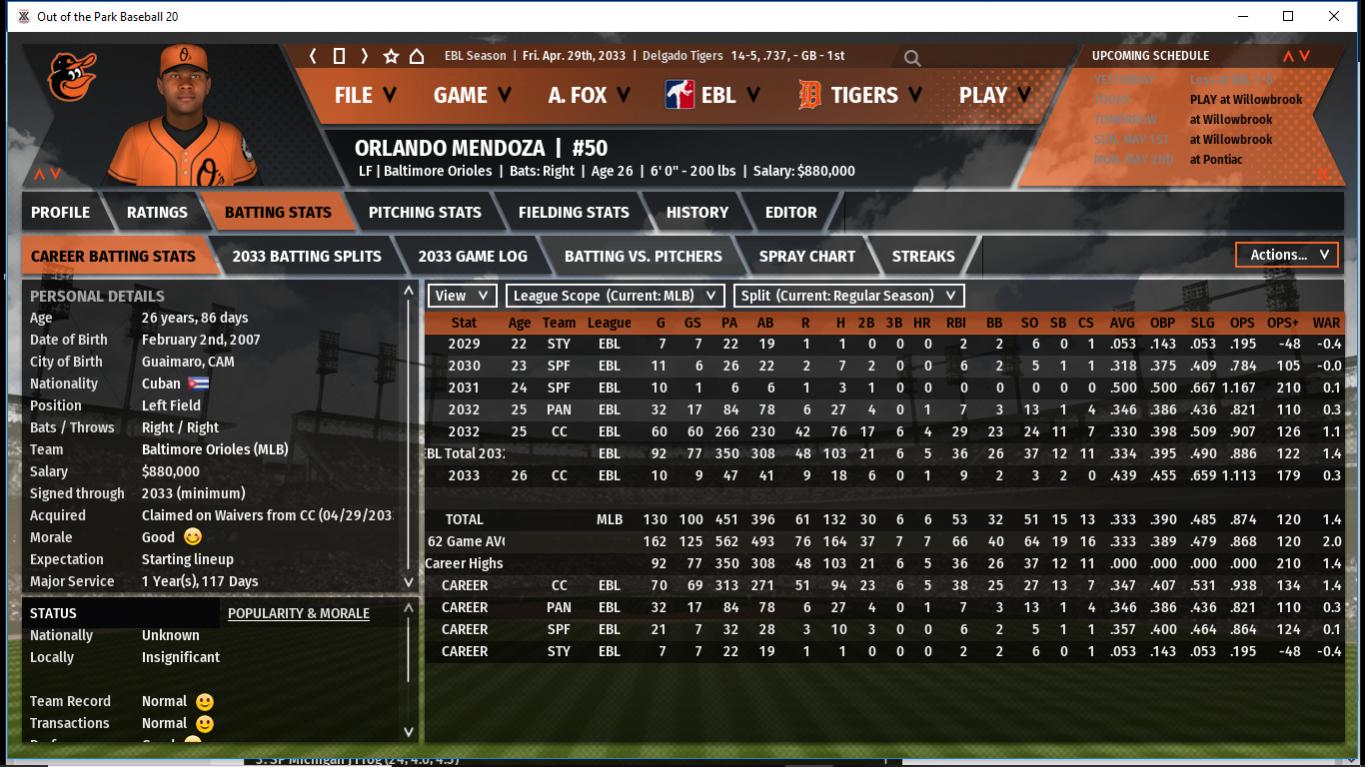
Task: Open the PLAY menu
Action: (994, 95)
